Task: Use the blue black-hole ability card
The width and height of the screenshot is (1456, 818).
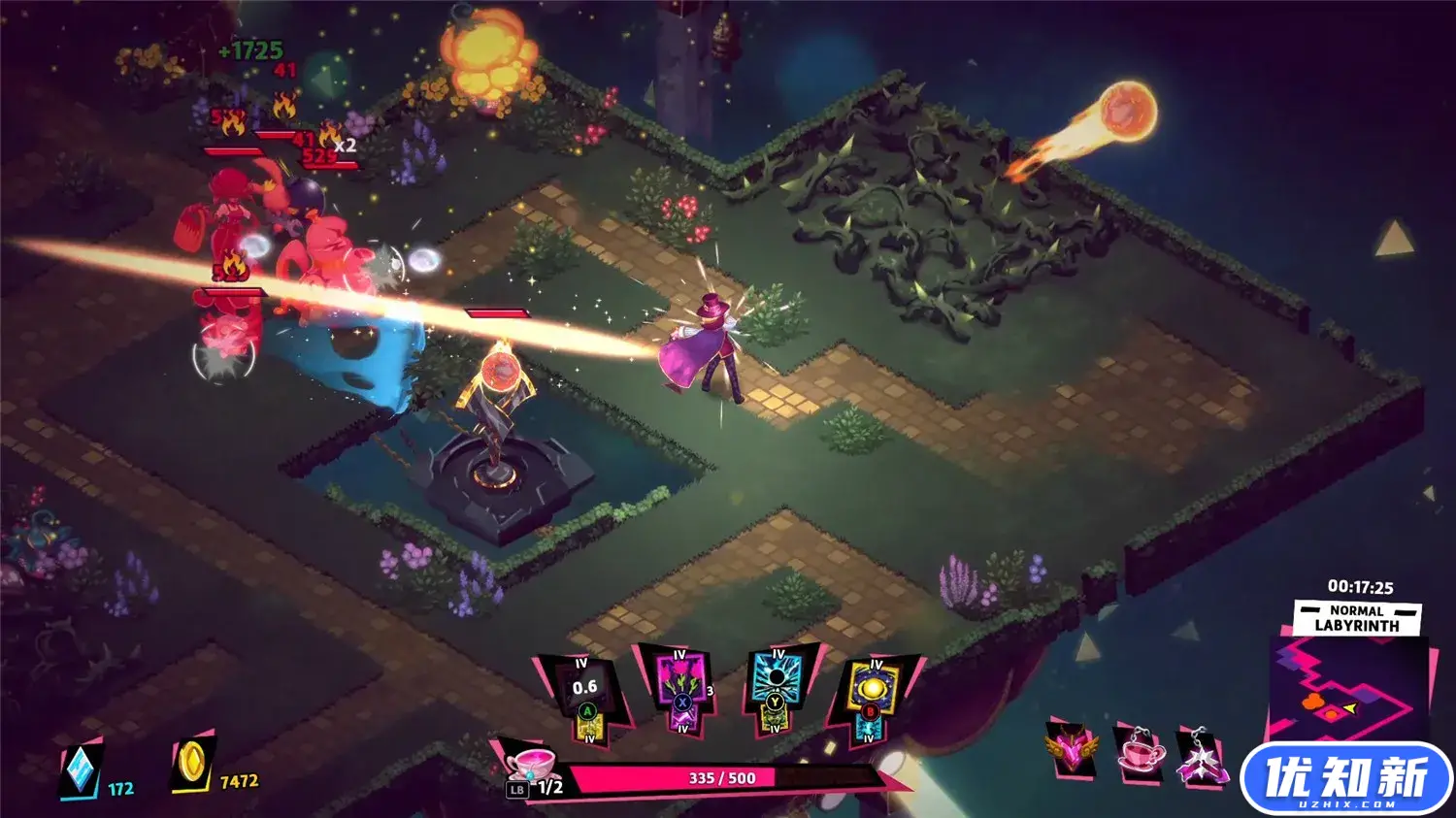Action: click(x=776, y=688)
